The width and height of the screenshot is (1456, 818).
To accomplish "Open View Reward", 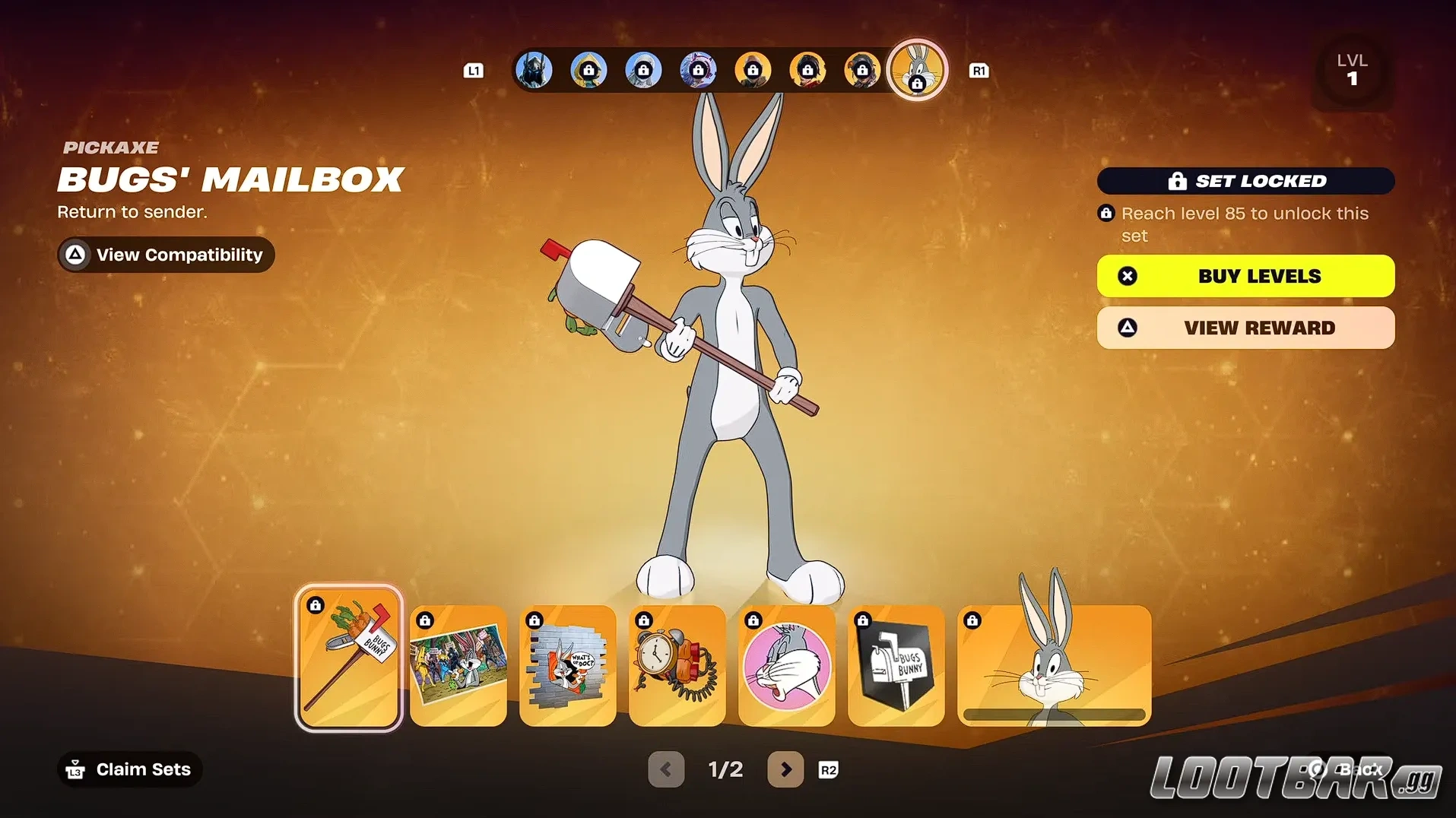I will click(x=1245, y=328).
